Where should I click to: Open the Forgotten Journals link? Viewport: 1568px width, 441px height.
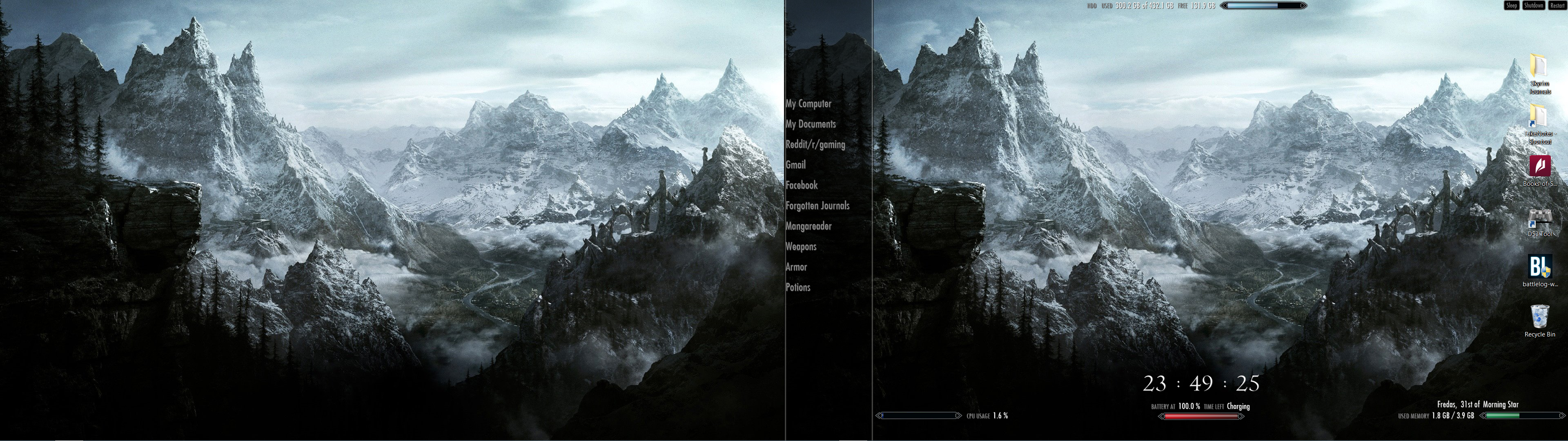click(818, 206)
